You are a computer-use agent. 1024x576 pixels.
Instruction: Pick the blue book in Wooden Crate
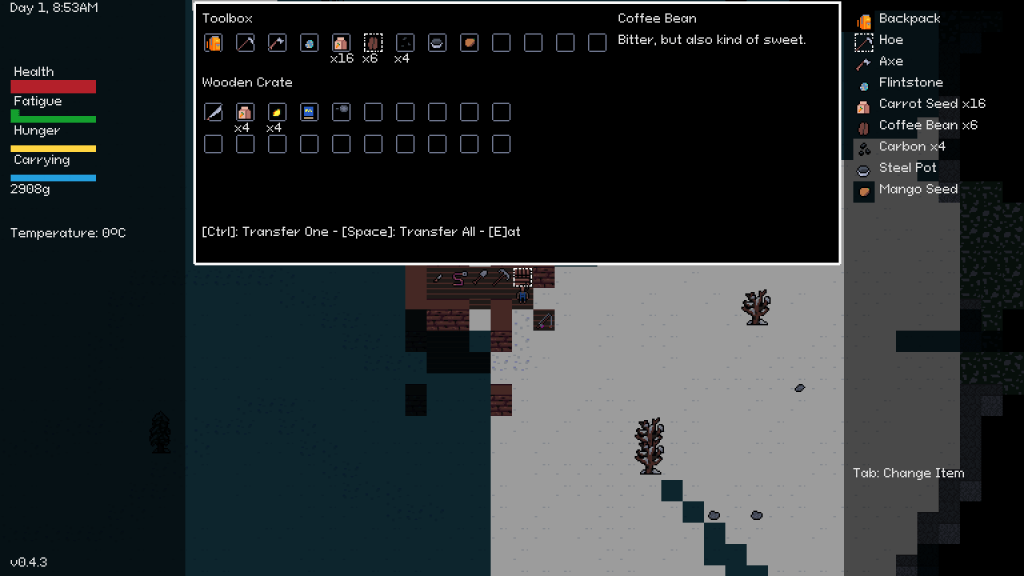[x=309, y=112]
